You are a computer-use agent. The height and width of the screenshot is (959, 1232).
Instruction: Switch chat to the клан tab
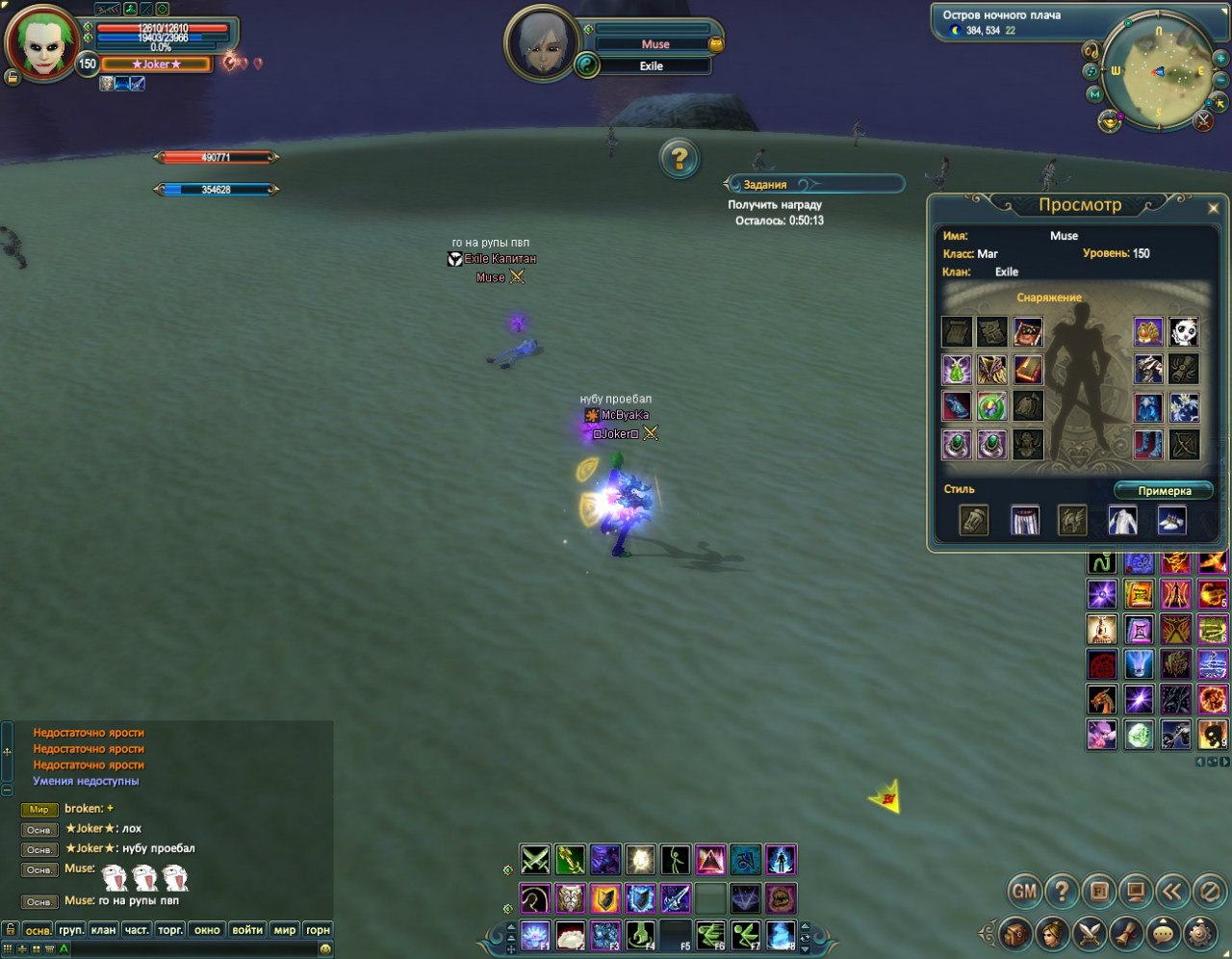click(x=104, y=930)
